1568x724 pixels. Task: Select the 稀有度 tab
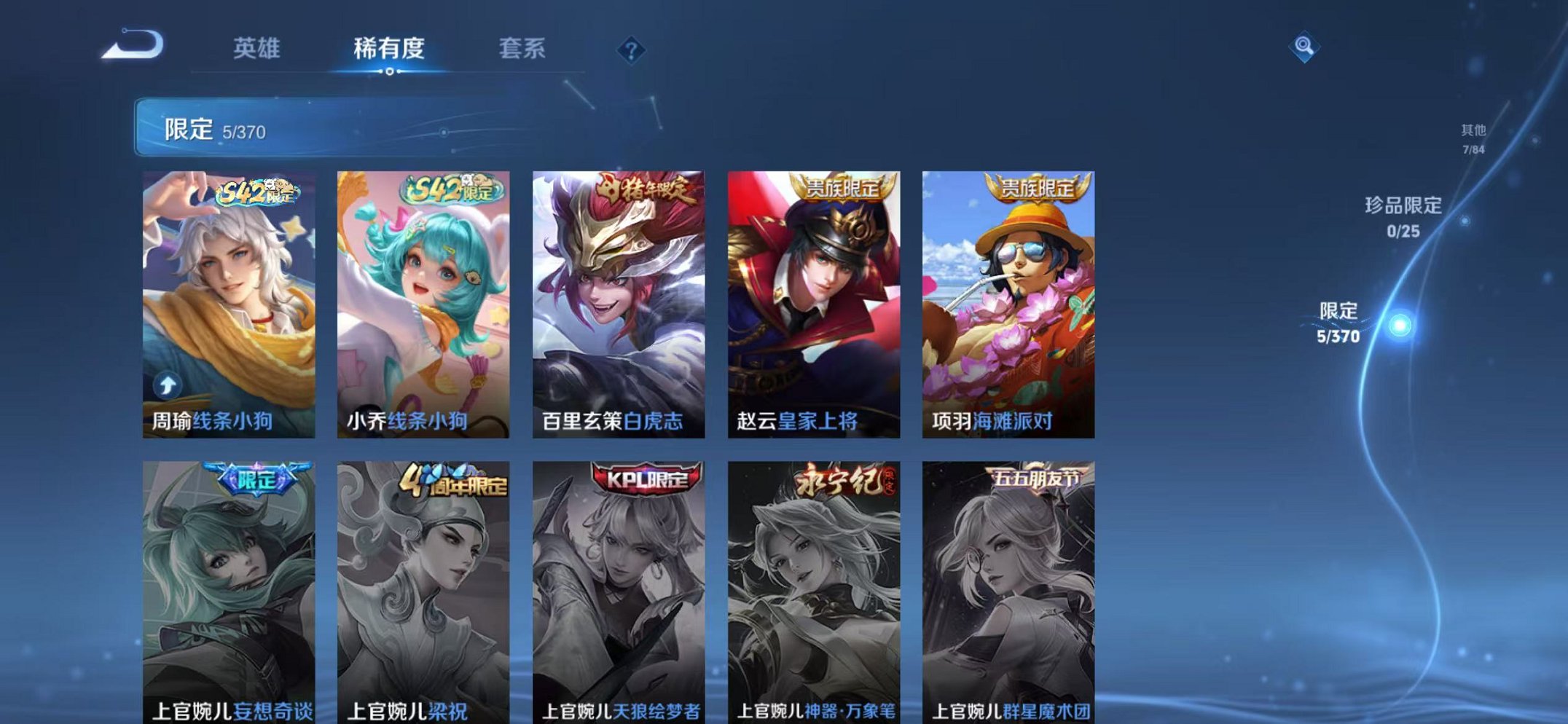pos(390,50)
